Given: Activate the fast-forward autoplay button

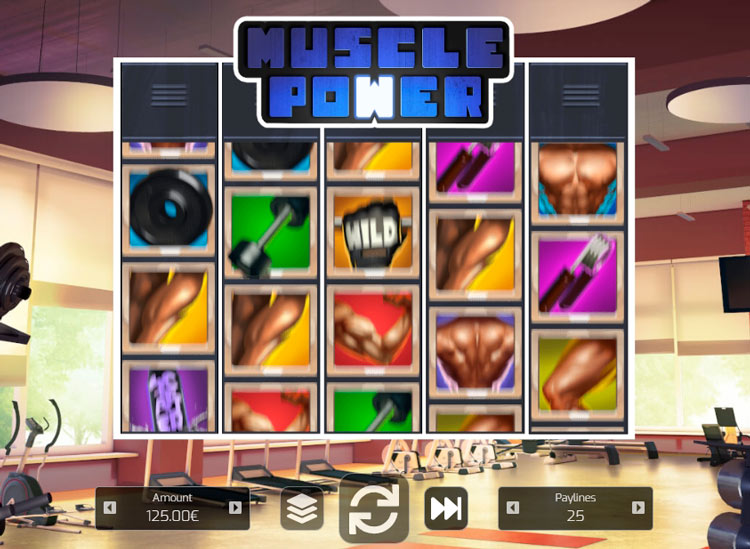Looking at the screenshot, I should pos(446,508).
